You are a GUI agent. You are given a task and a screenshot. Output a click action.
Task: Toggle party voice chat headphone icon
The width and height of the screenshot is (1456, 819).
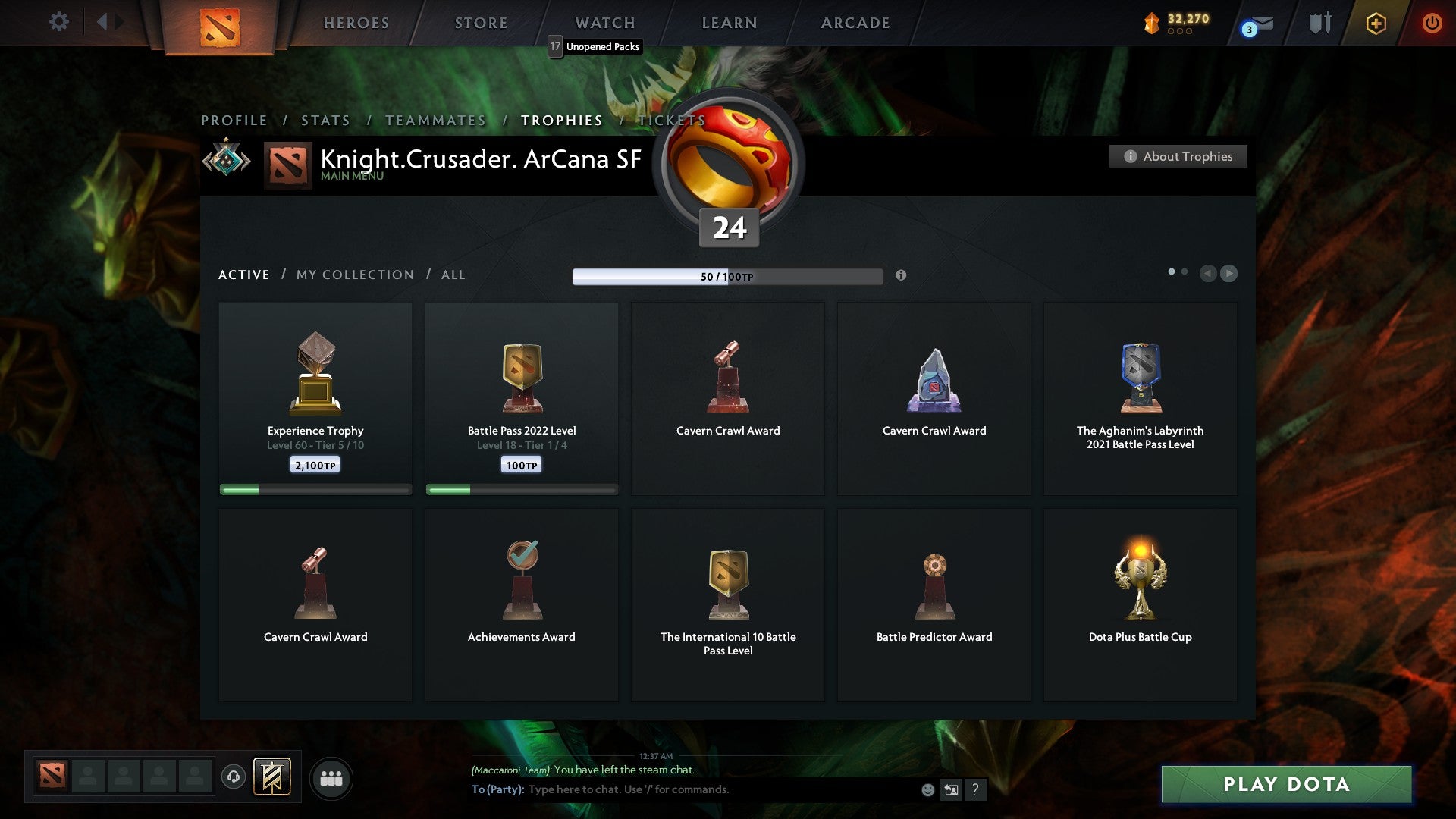tap(234, 777)
